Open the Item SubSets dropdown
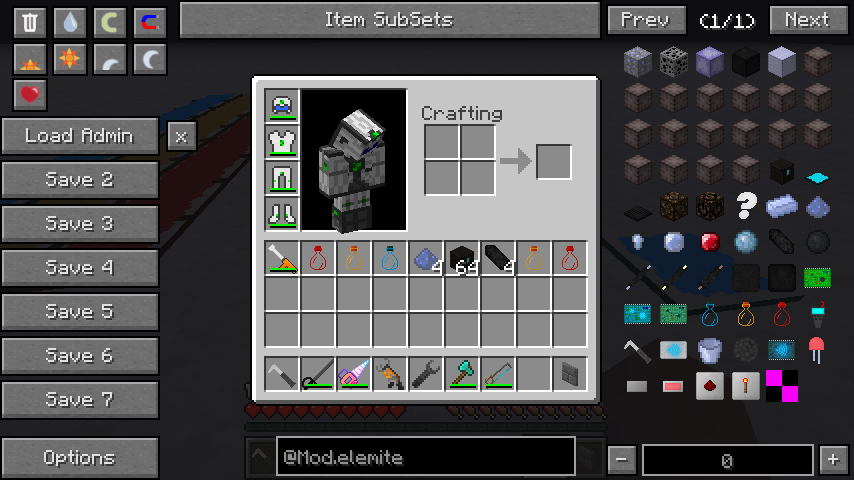The width and height of the screenshot is (854, 480). point(389,20)
